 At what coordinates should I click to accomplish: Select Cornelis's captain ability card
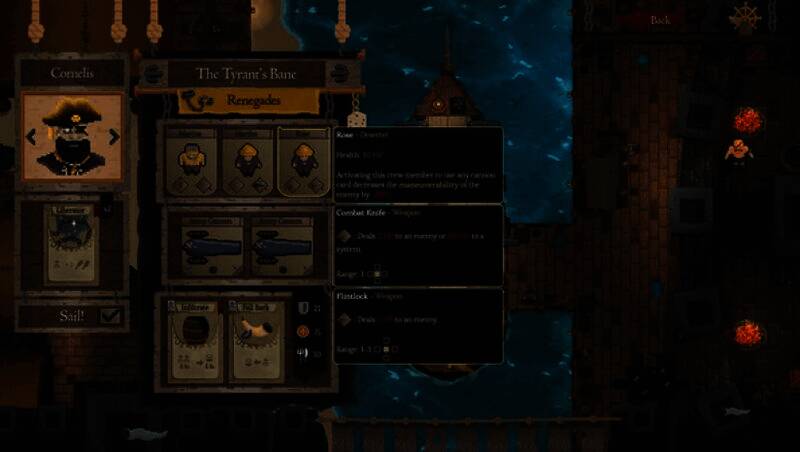(72, 244)
